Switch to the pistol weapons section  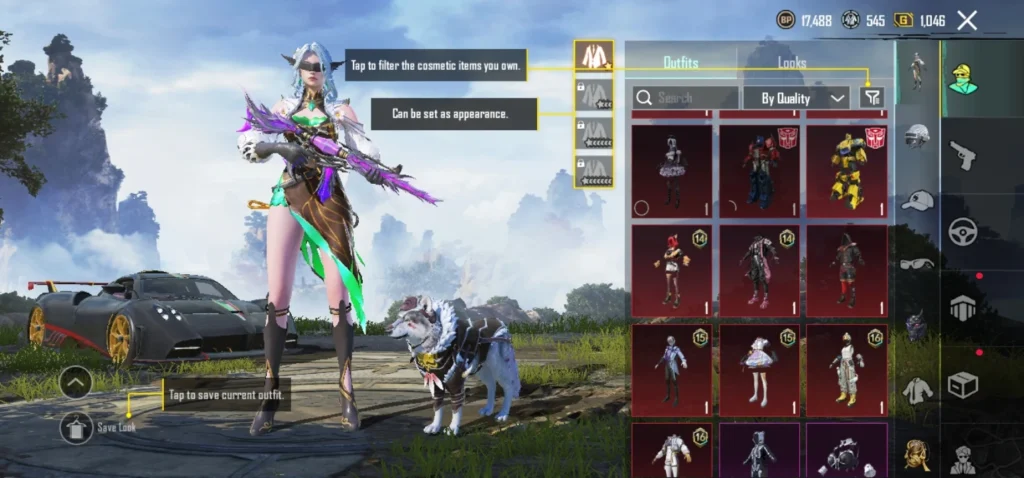click(963, 154)
